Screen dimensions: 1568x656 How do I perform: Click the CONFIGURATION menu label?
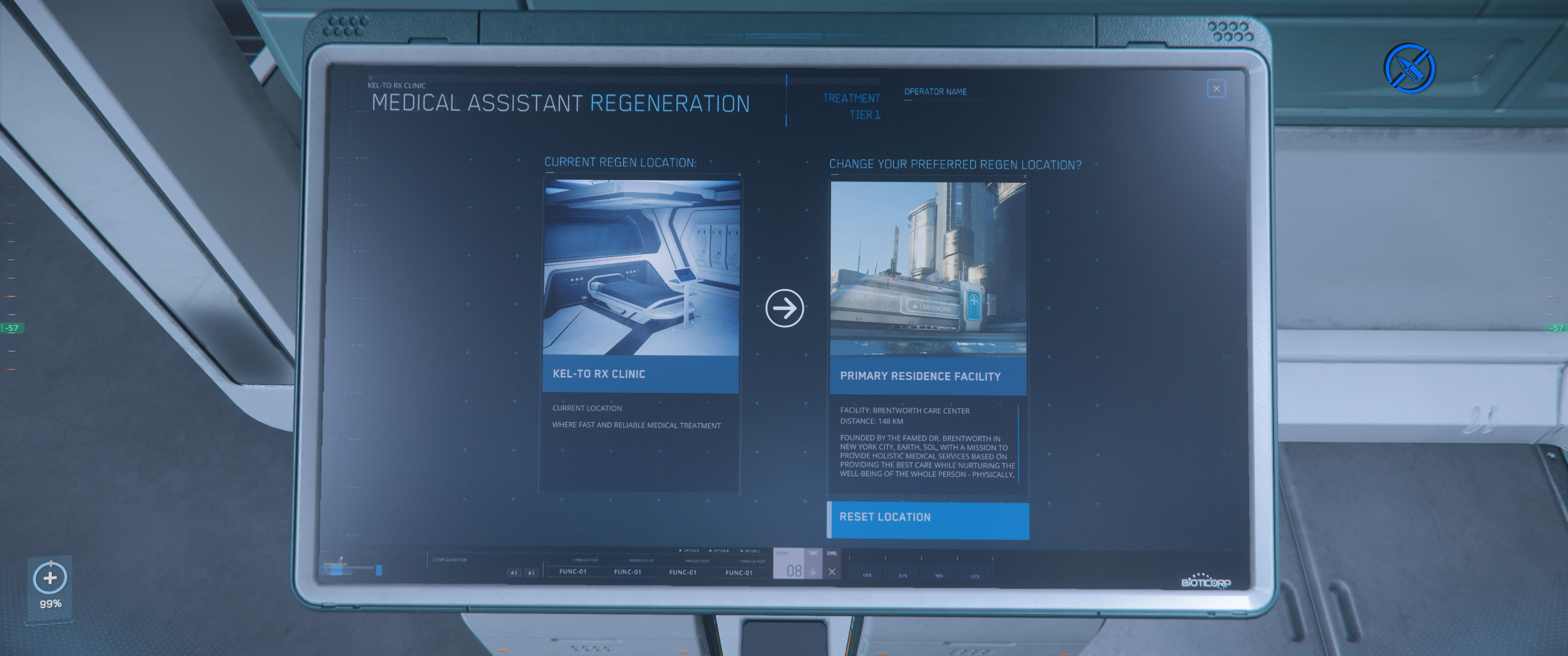[x=450, y=559]
